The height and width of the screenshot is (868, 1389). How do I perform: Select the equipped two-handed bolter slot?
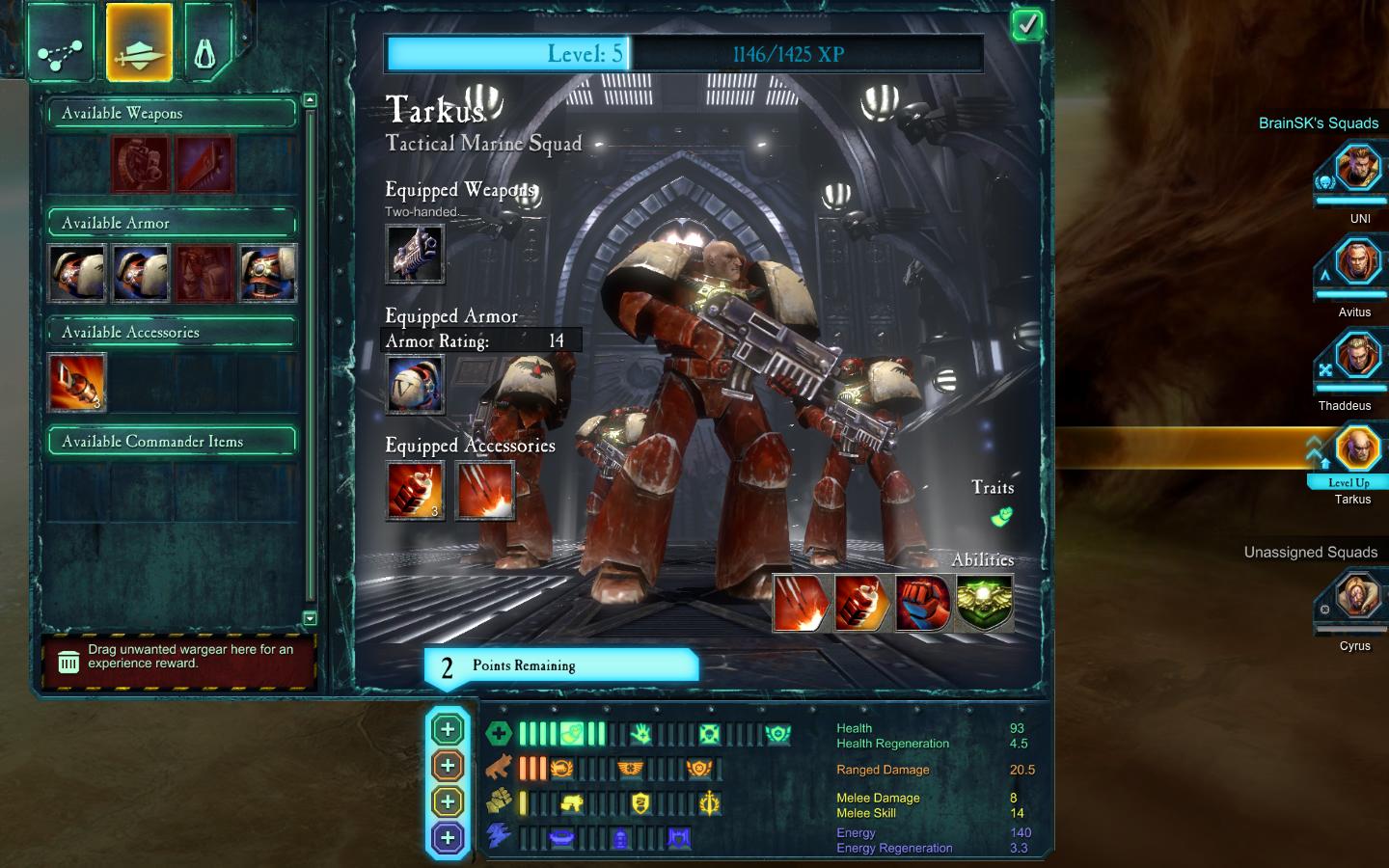(415, 254)
